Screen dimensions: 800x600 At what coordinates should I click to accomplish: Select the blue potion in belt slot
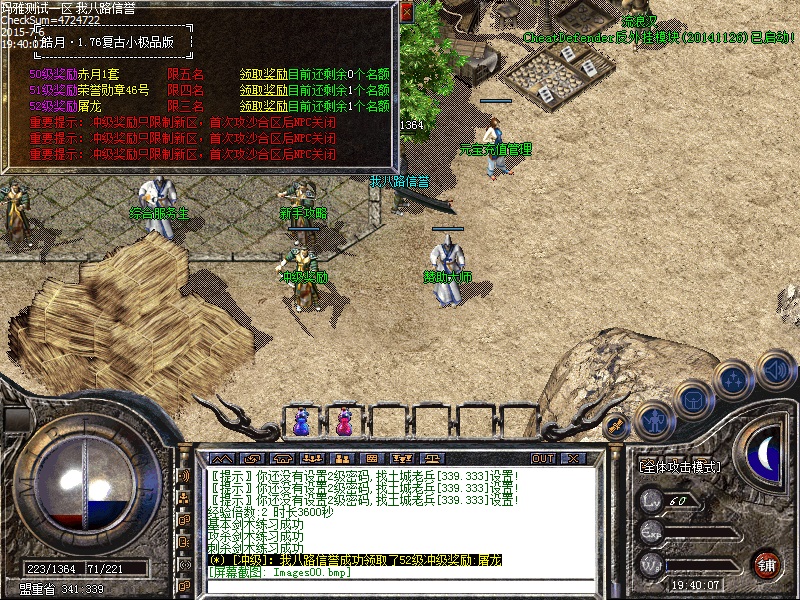301,424
